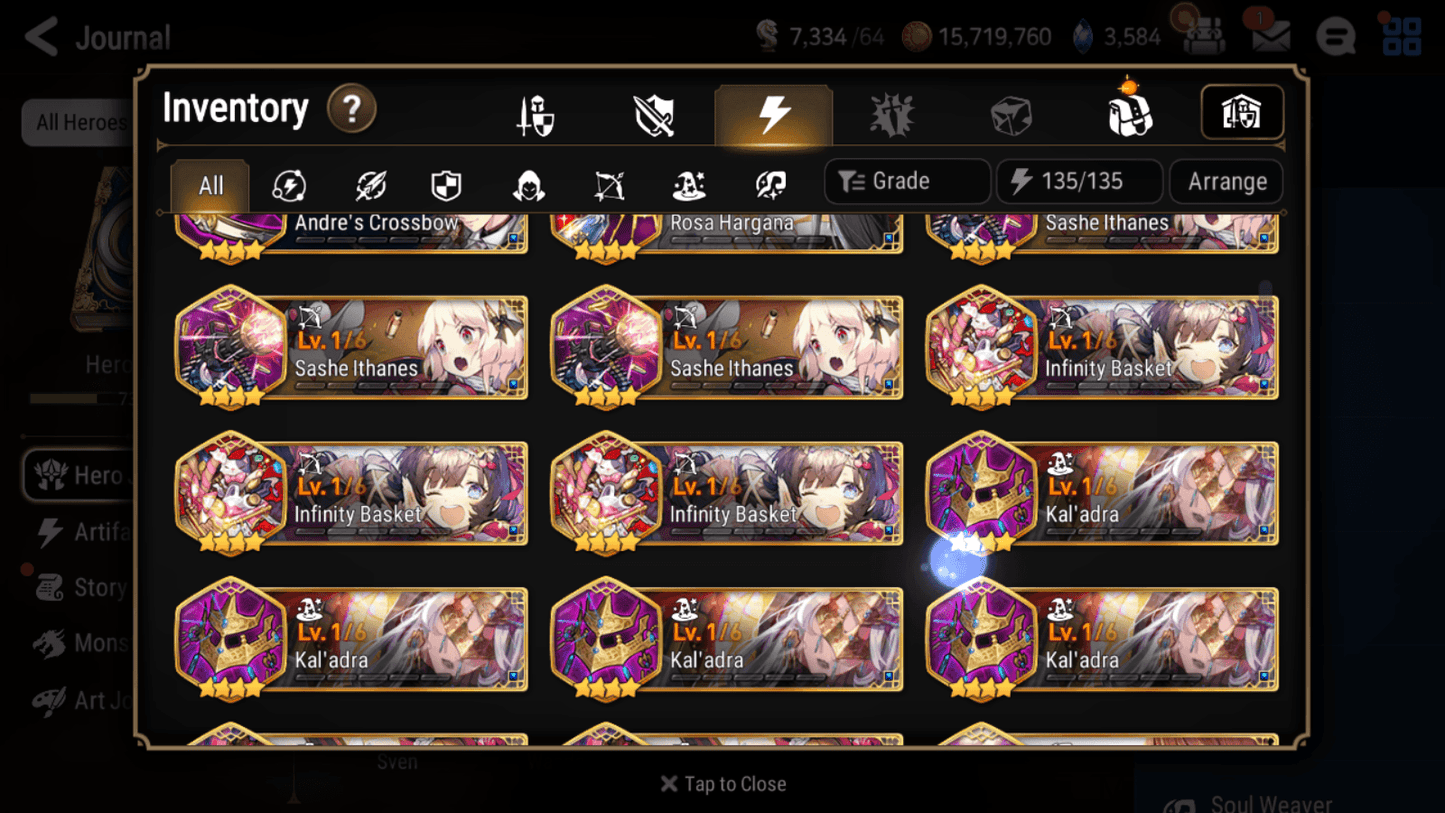Toggle the equipment sword-and-shield tab

537,113
